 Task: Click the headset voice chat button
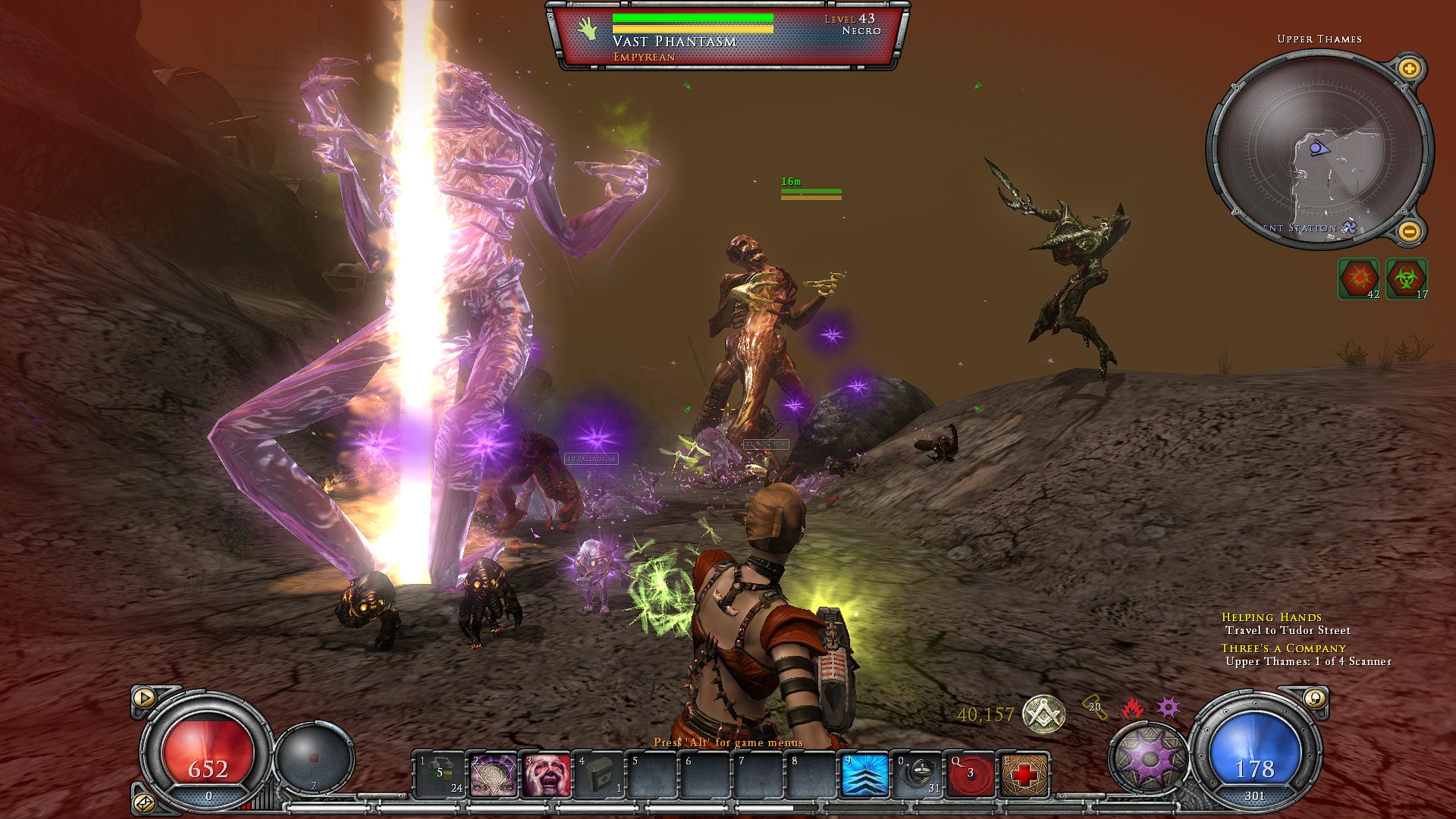1315,698
